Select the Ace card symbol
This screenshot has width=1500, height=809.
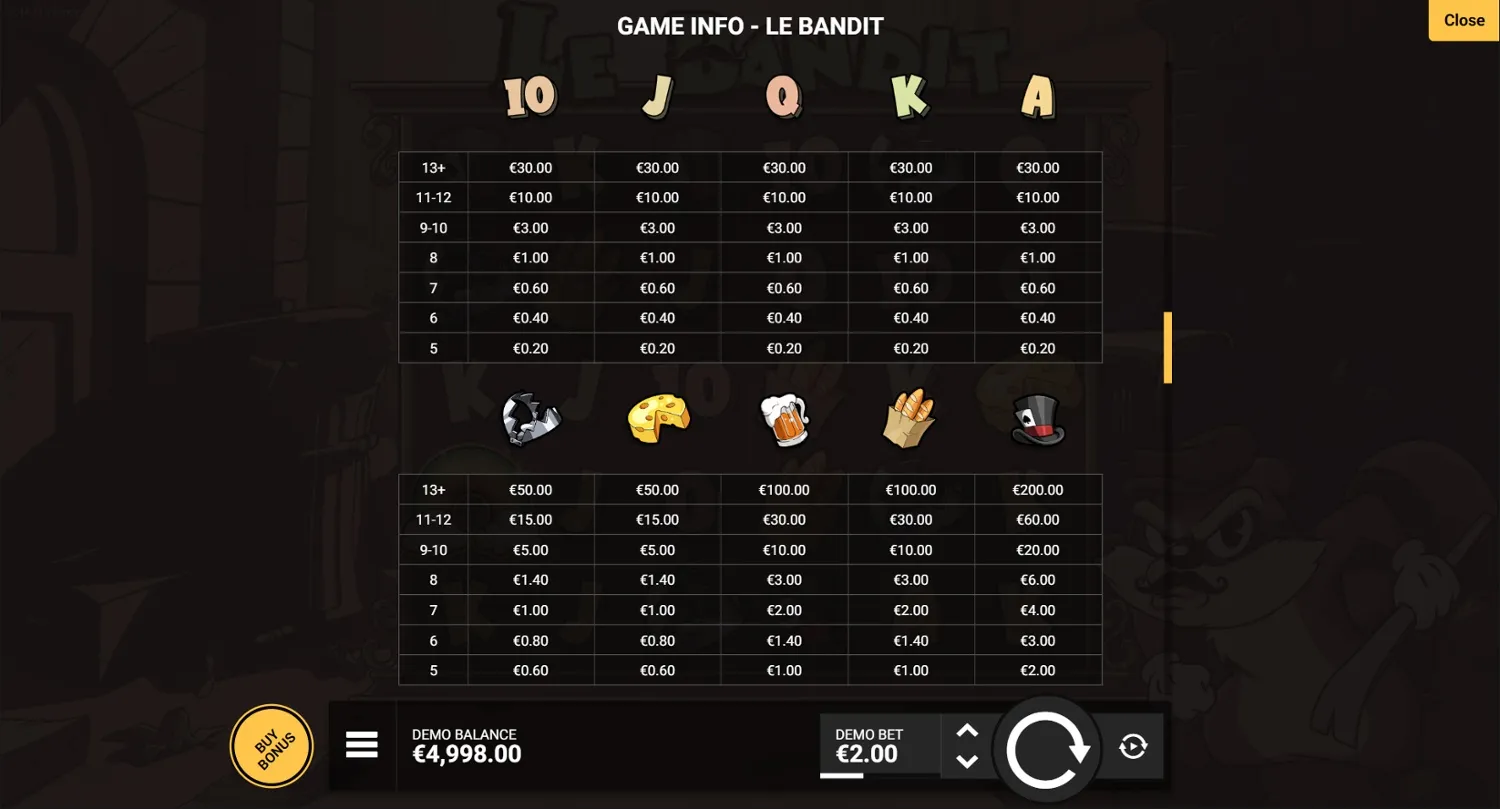[x=1037, y=93]
